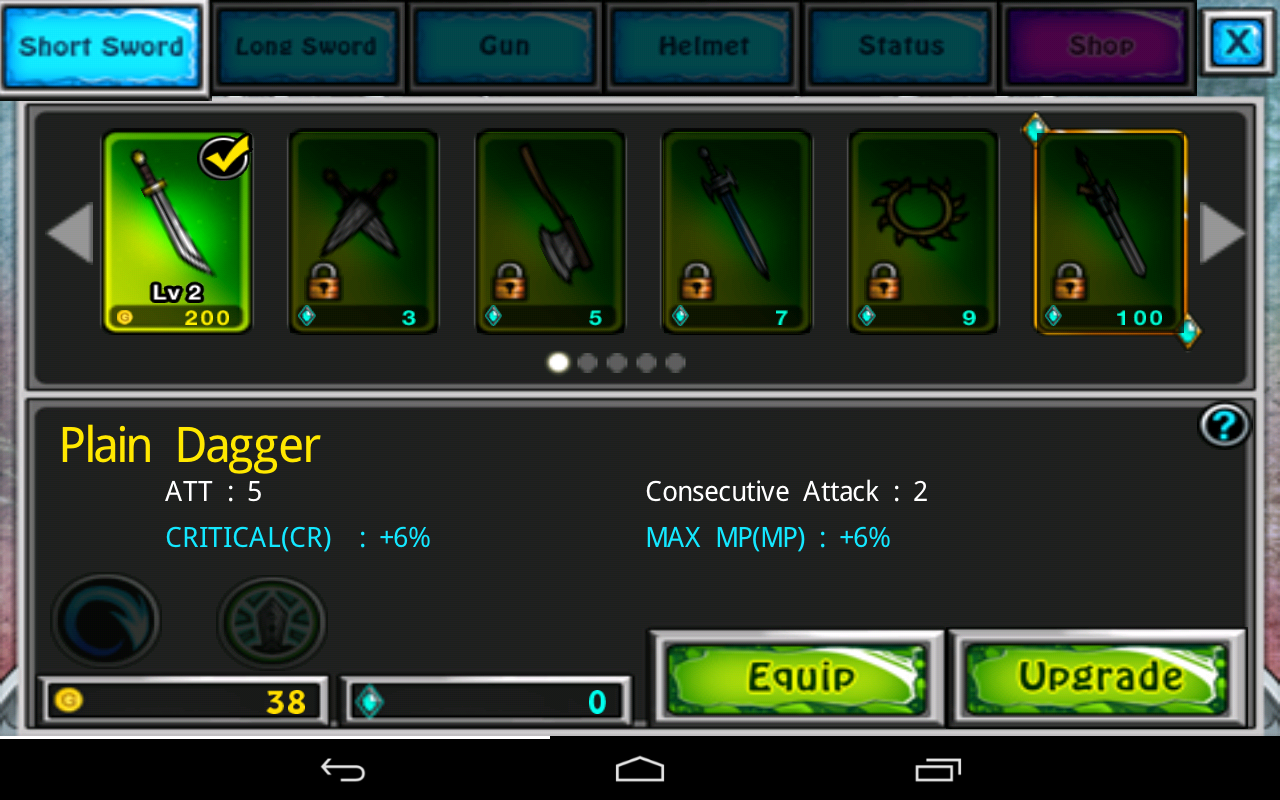This screenshot has height=800, width=1280.
Task: Select the Short Sword tab
Action: (x=102, y=46)
